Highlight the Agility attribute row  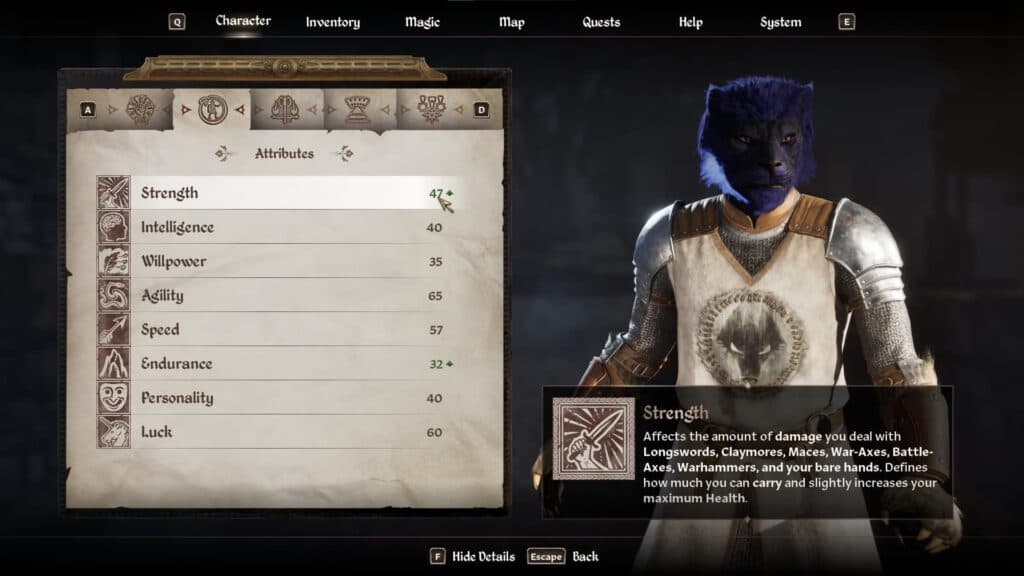tap(270, 295)
